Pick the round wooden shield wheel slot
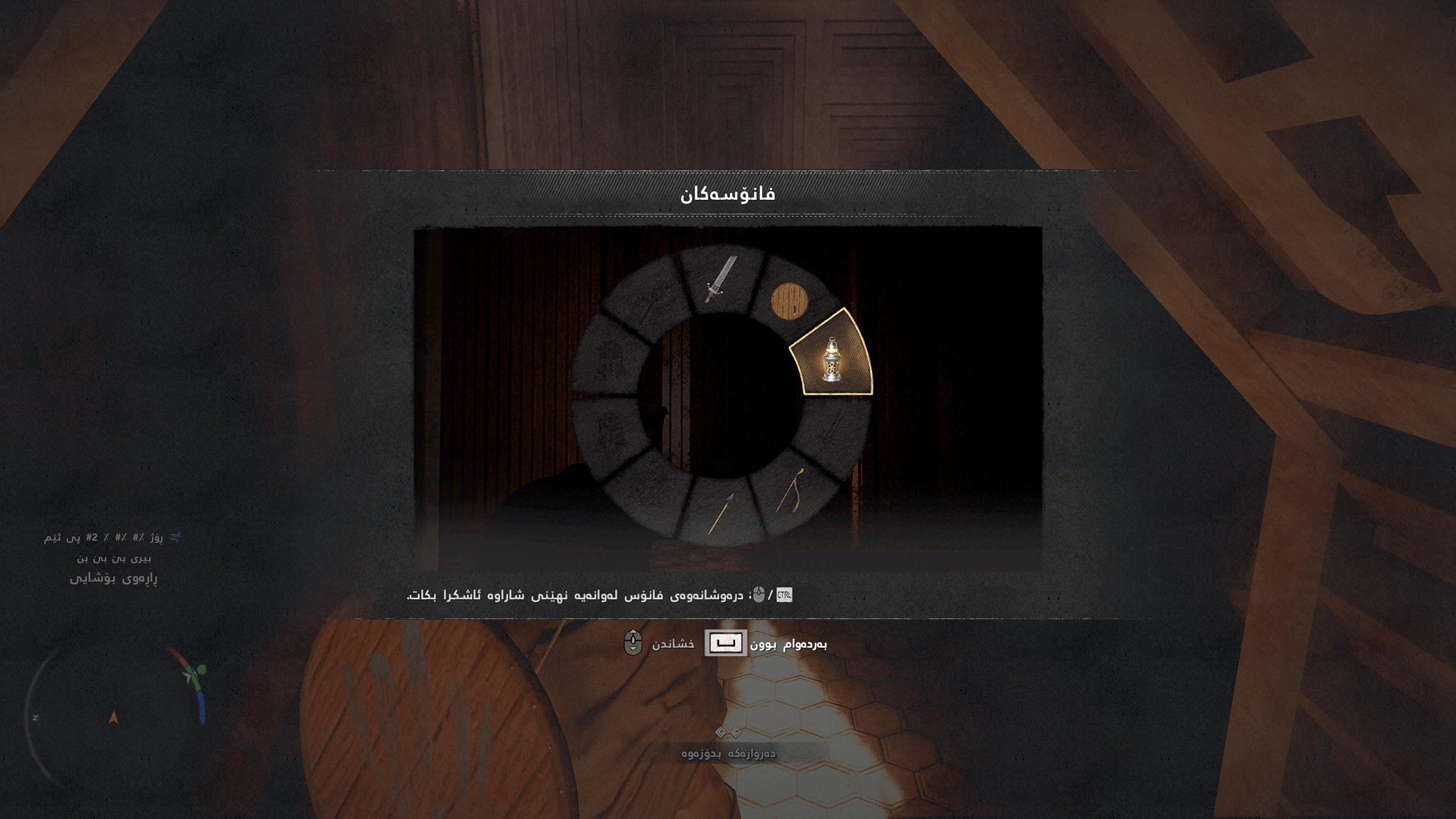Viewport: 1456px width, 819px height. click(789, 301)
